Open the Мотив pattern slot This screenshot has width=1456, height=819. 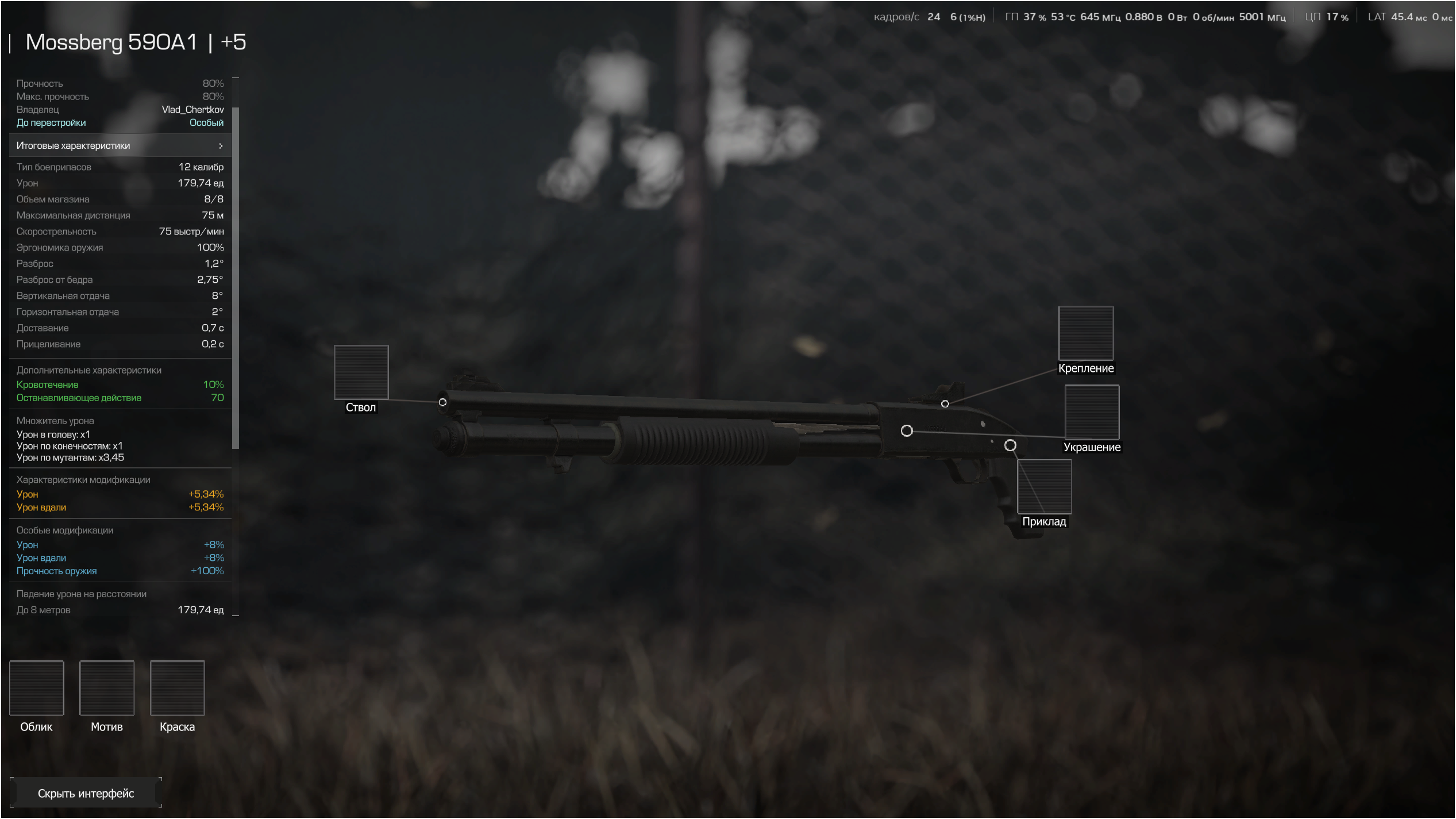point(107,688)
